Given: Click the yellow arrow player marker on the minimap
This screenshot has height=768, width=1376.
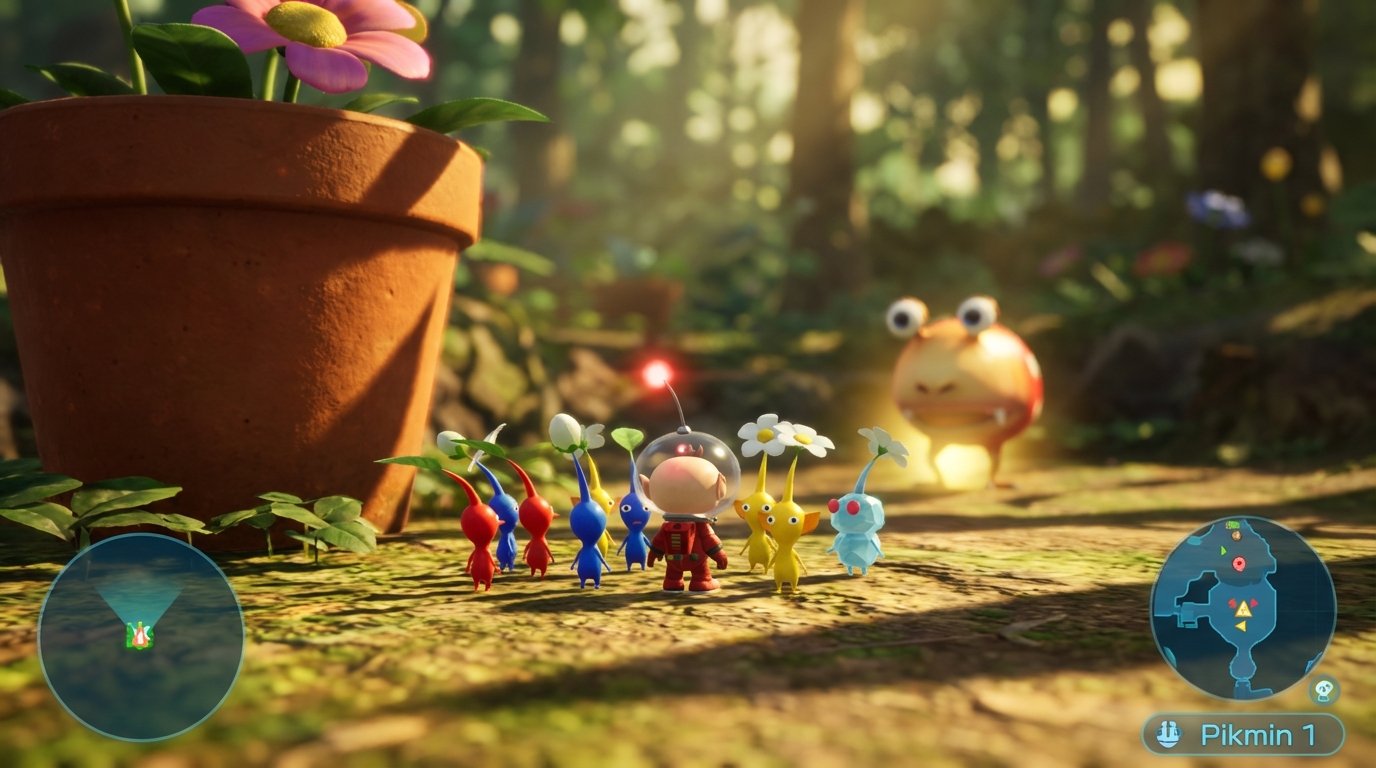Looking at the screenshot, I should point(1241,626).
